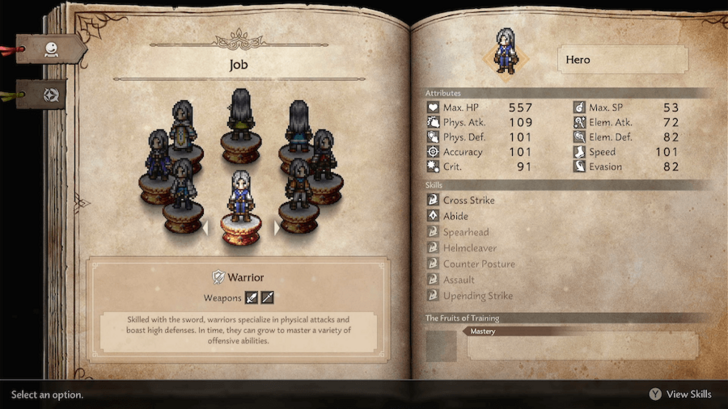Click the Mastery slot under Fruits of Training
This screenshot has height=409, width=728.
point(580,343)
